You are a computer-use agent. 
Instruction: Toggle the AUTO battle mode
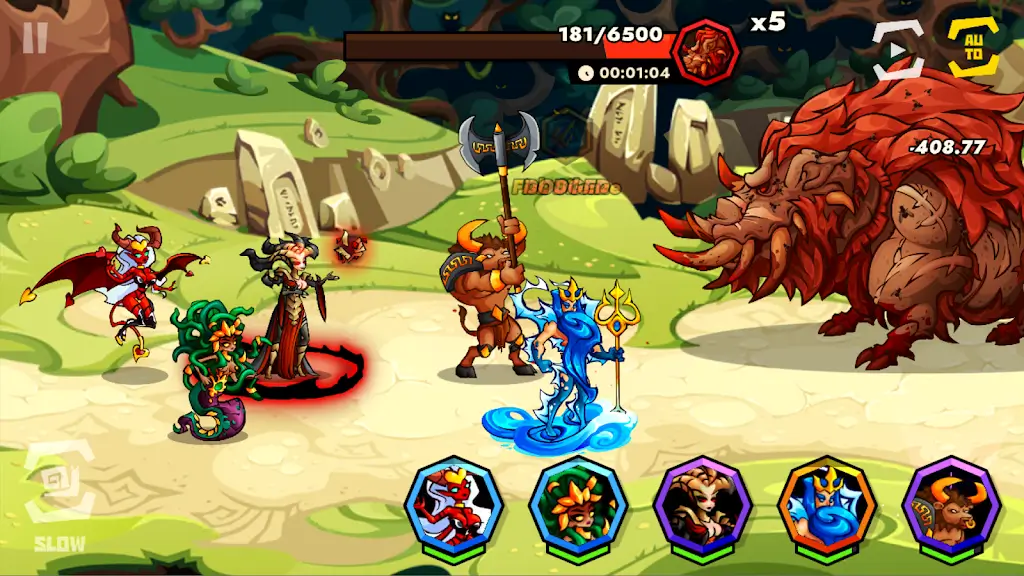click(x=973, y=46)
